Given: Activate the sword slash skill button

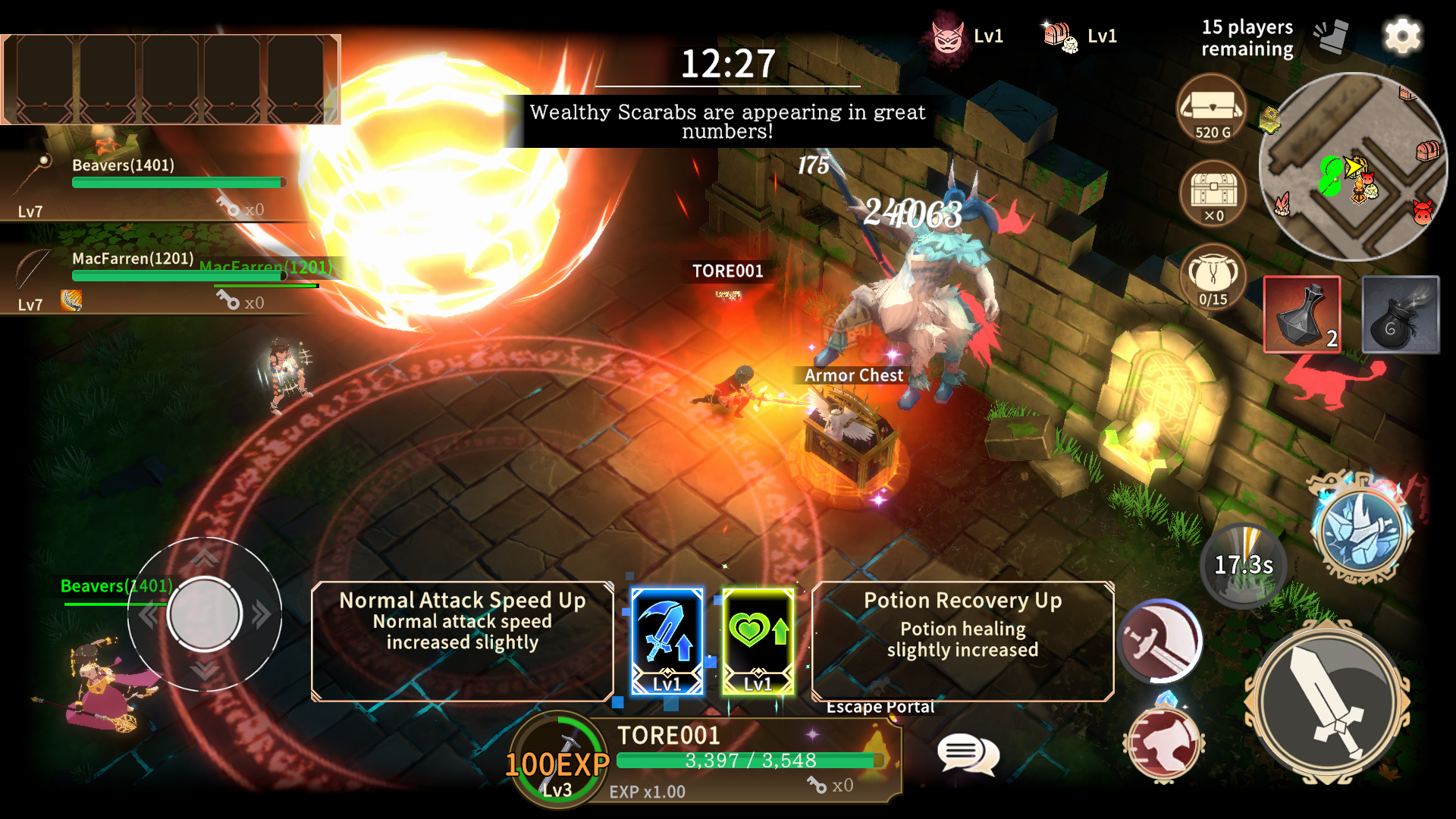Looking at the screenshot, I should tap(1160, 642).
